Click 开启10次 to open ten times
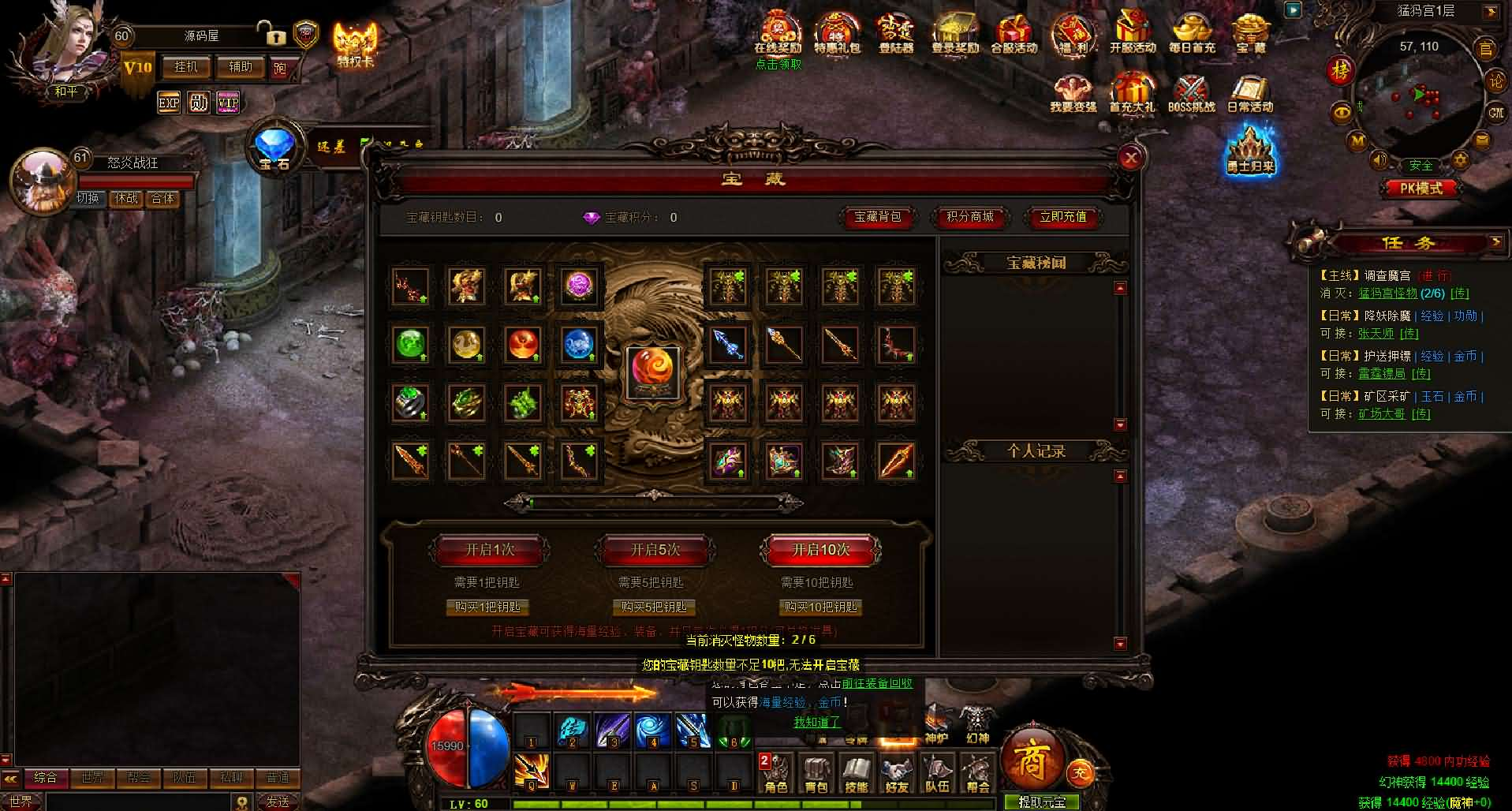The height and width of the screenshot is (811, 1512). click(x=820, y=550)
